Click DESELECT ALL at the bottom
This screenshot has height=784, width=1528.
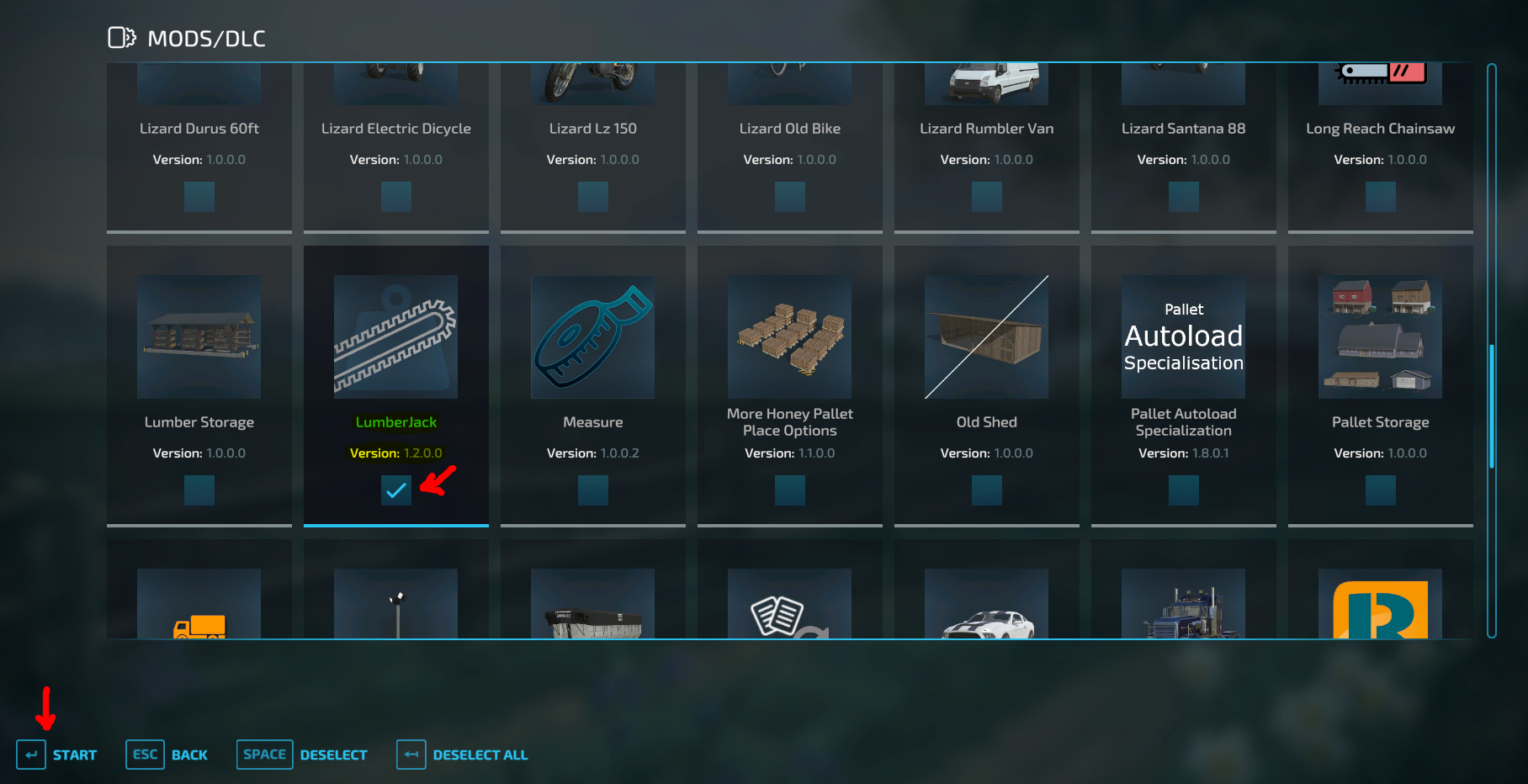462,755
